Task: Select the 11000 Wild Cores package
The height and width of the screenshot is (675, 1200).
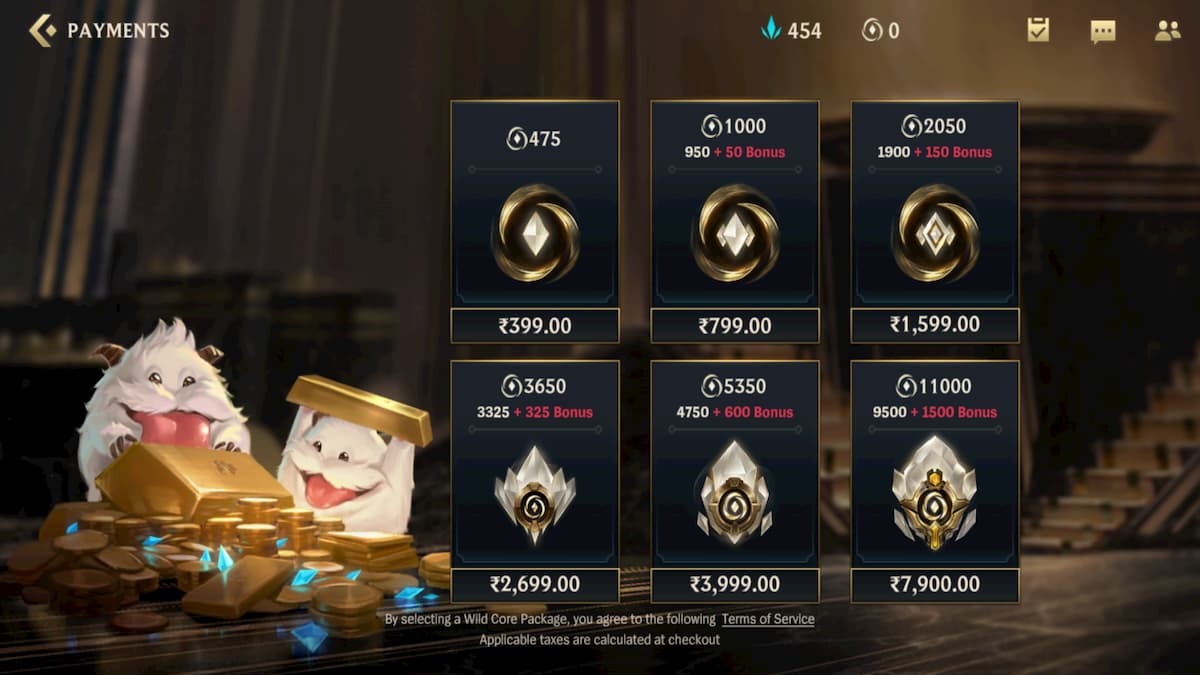Action: (935, 482)
